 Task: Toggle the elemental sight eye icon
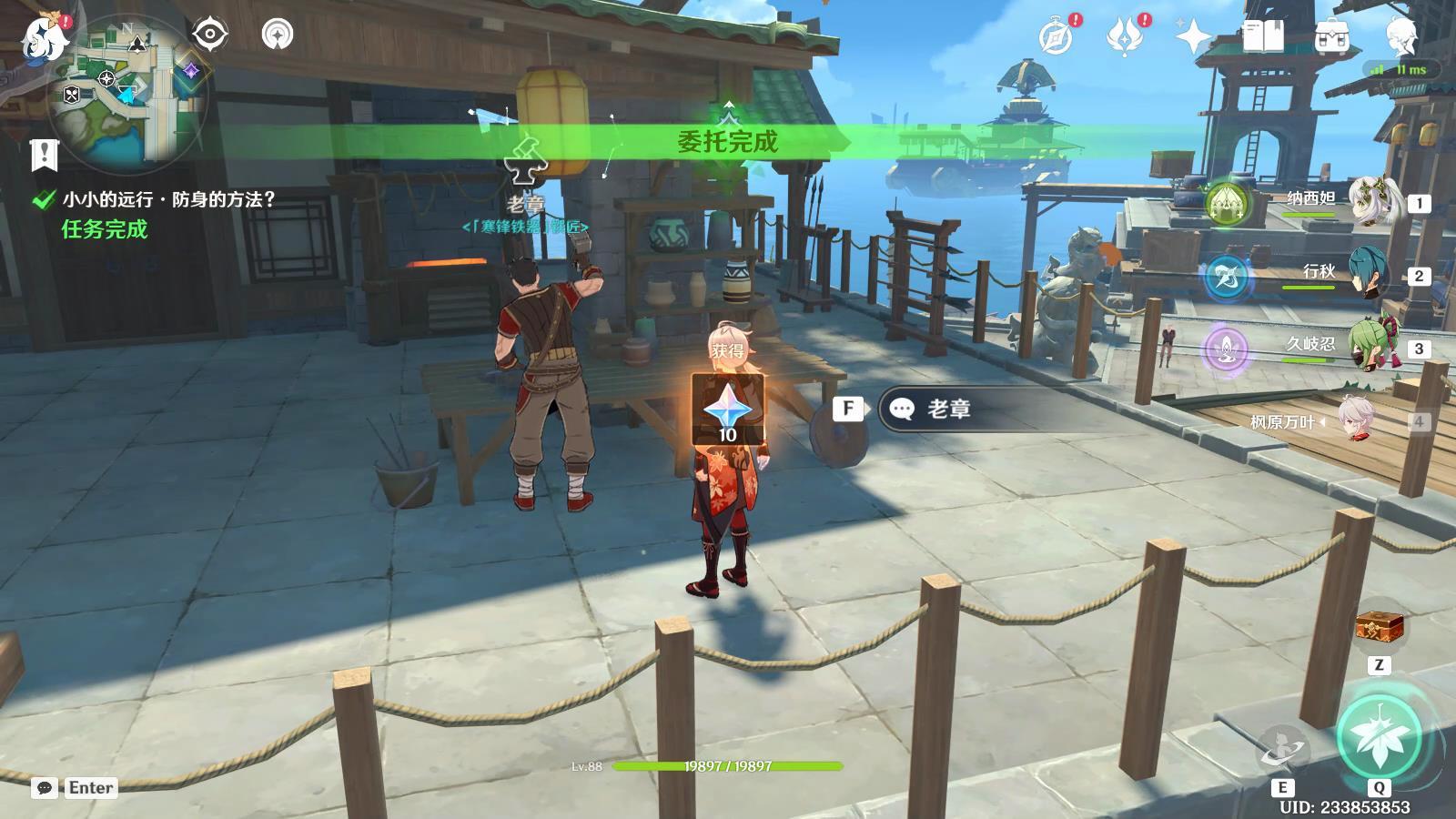click(210, 35)
